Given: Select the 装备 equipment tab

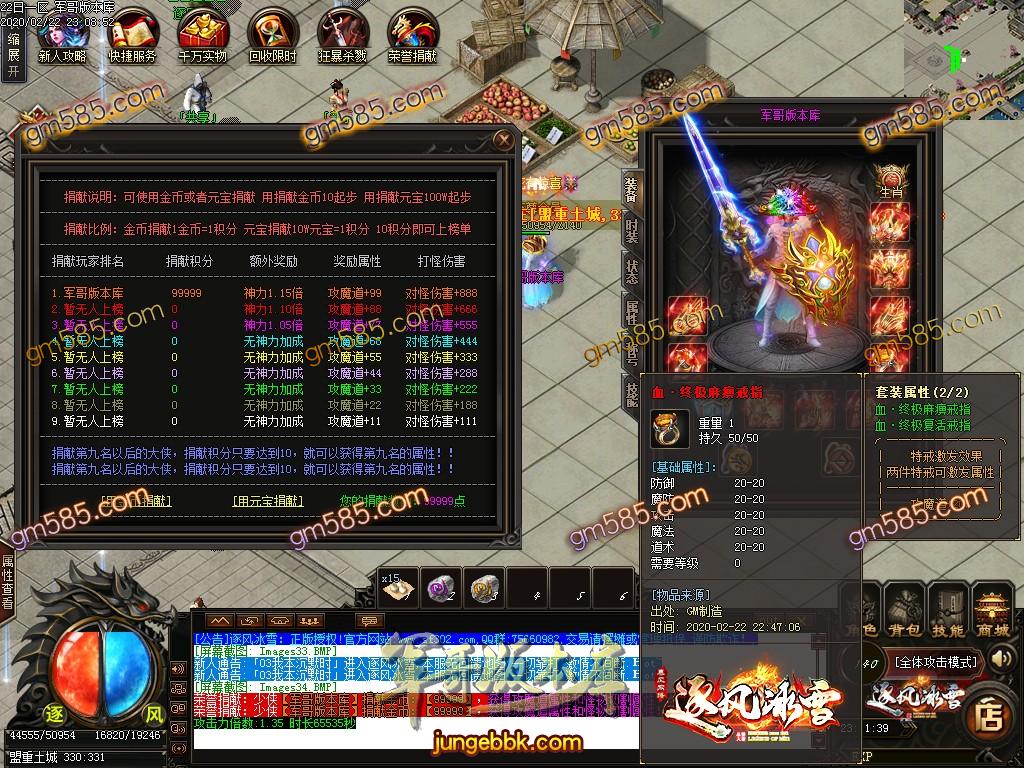Looking at the screenshot, I should coord(631,188).
